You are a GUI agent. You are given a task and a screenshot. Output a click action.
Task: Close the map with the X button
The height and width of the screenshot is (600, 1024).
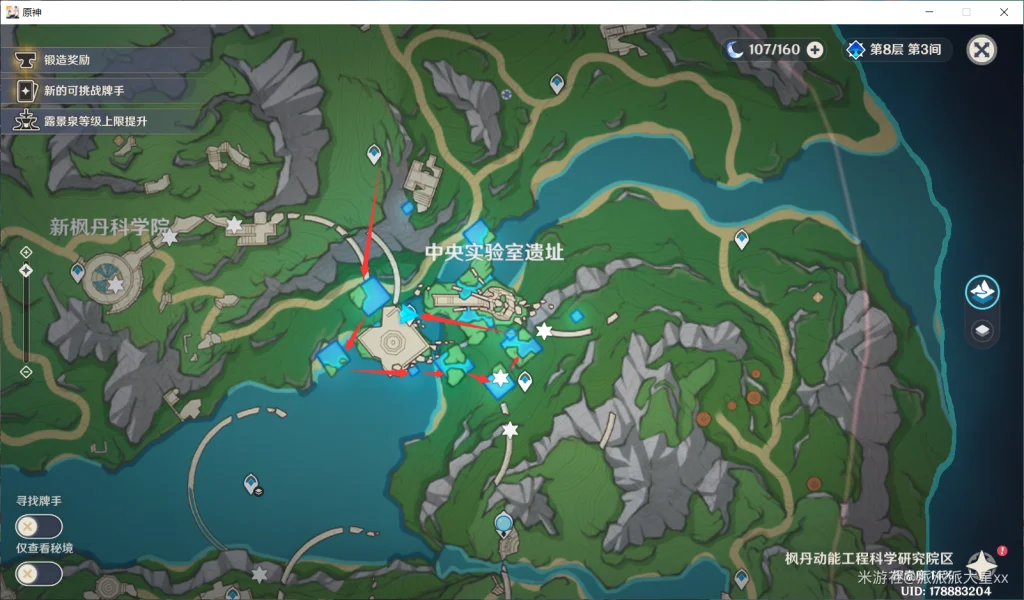tap(982, 50)
